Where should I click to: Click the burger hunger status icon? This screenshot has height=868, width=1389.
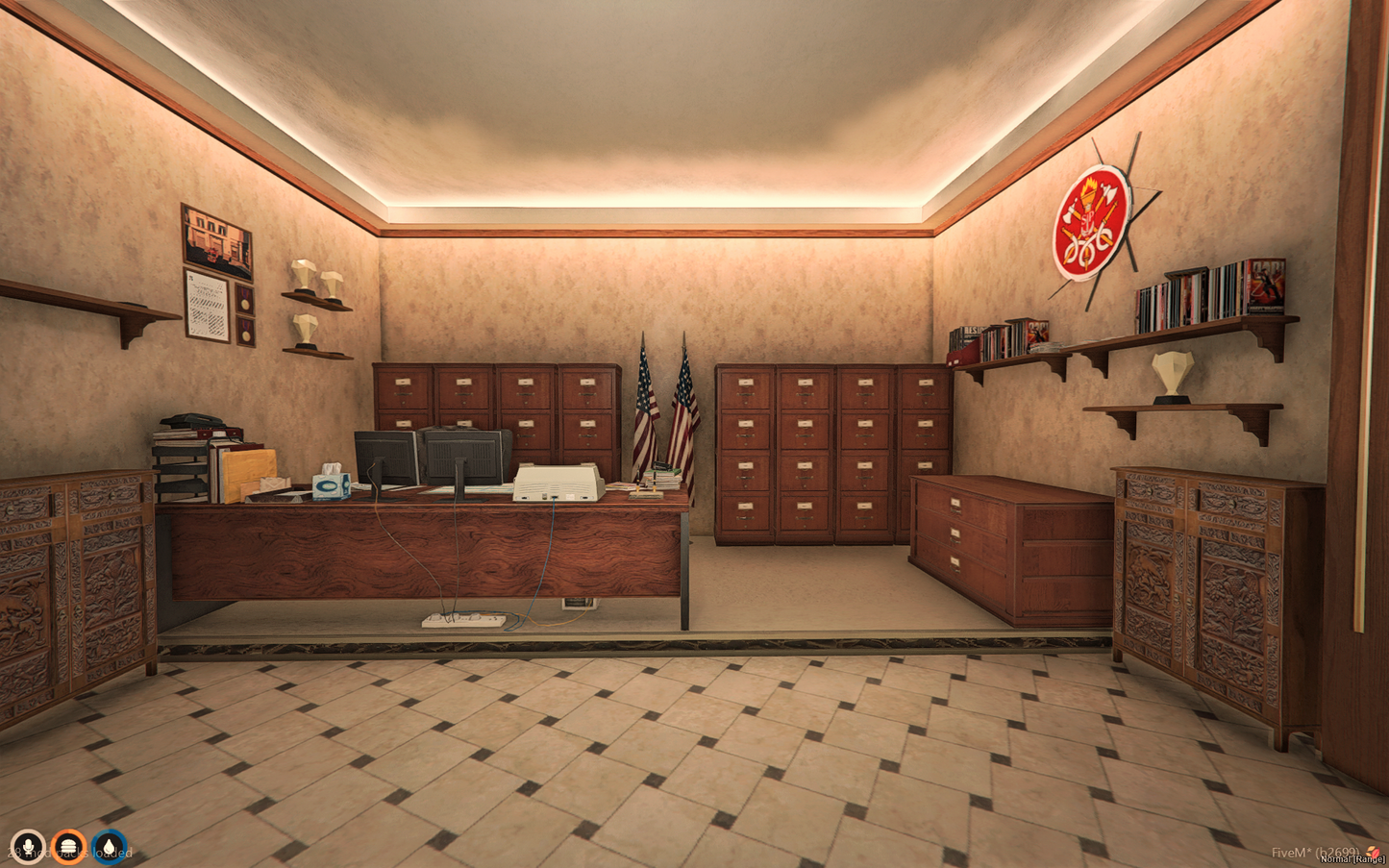[x=69, y=847]
